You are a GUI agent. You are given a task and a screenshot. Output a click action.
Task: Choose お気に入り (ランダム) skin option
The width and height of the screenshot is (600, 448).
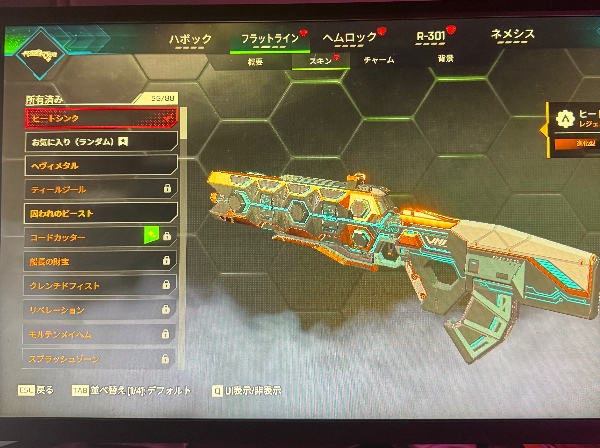[101, 142]
